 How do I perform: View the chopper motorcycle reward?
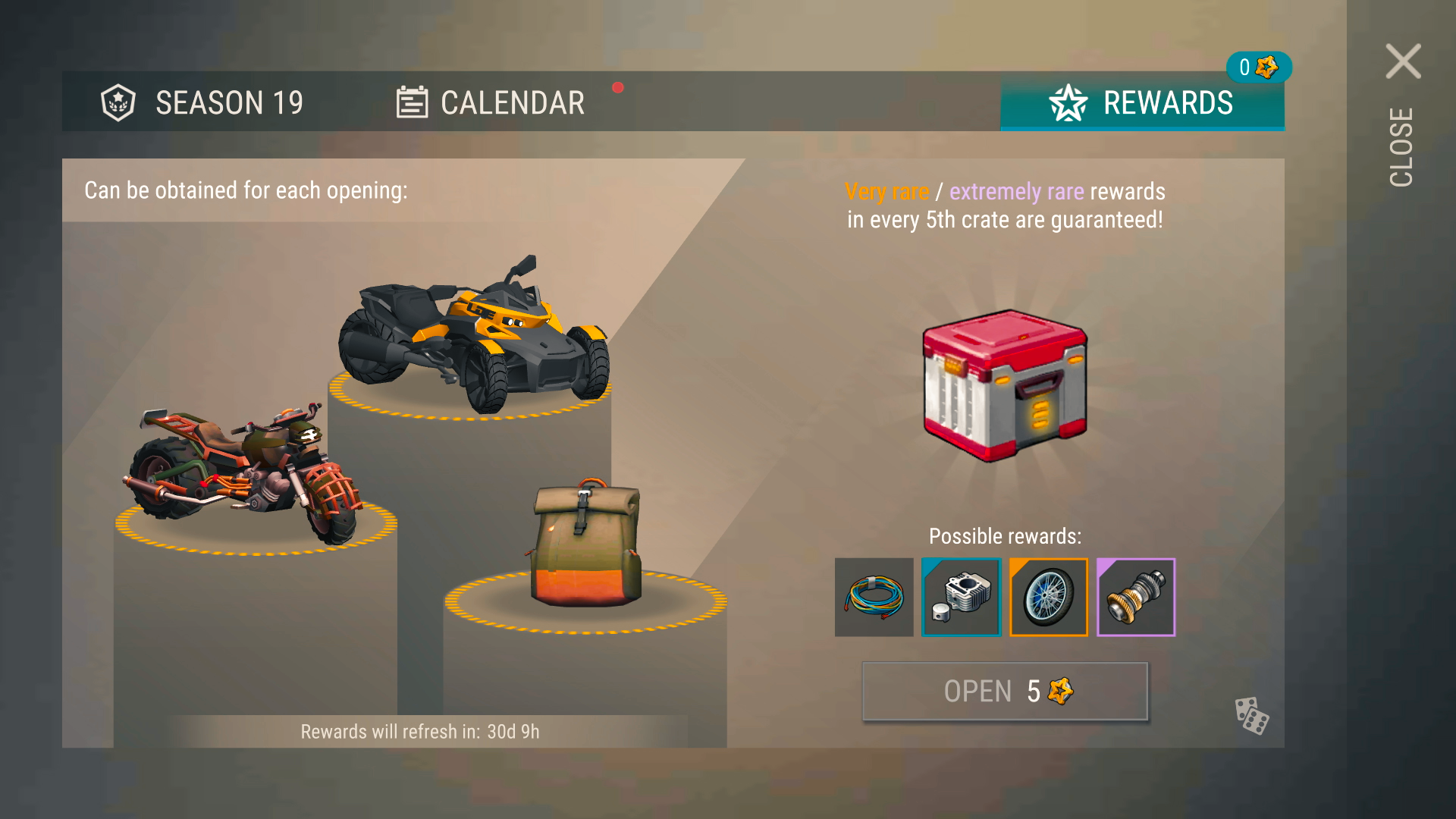[x=243, y=474]
